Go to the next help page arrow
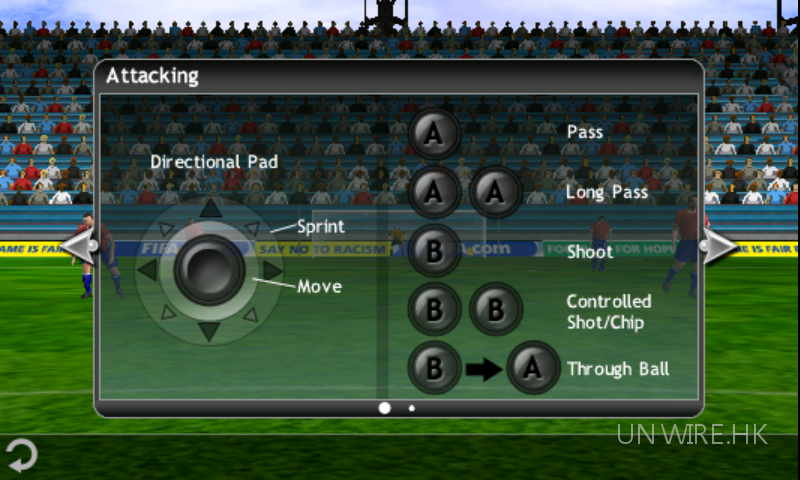This screenshot has width=800, height=480. pos(720,245)
